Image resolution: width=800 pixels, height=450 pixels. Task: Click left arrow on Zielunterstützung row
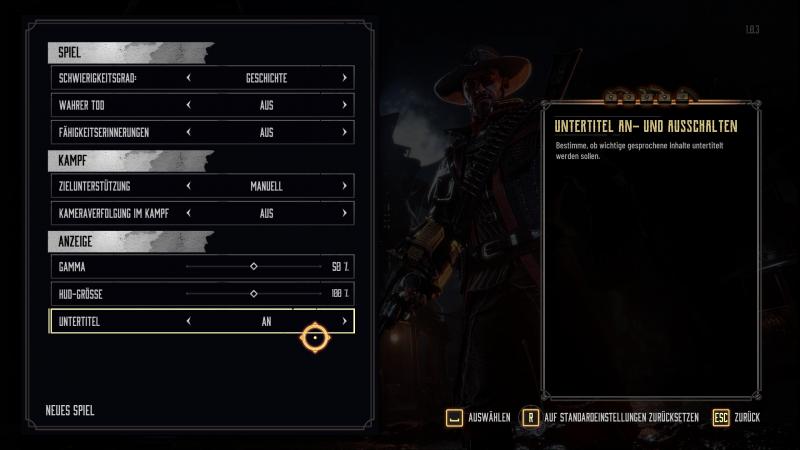(188, 186)
